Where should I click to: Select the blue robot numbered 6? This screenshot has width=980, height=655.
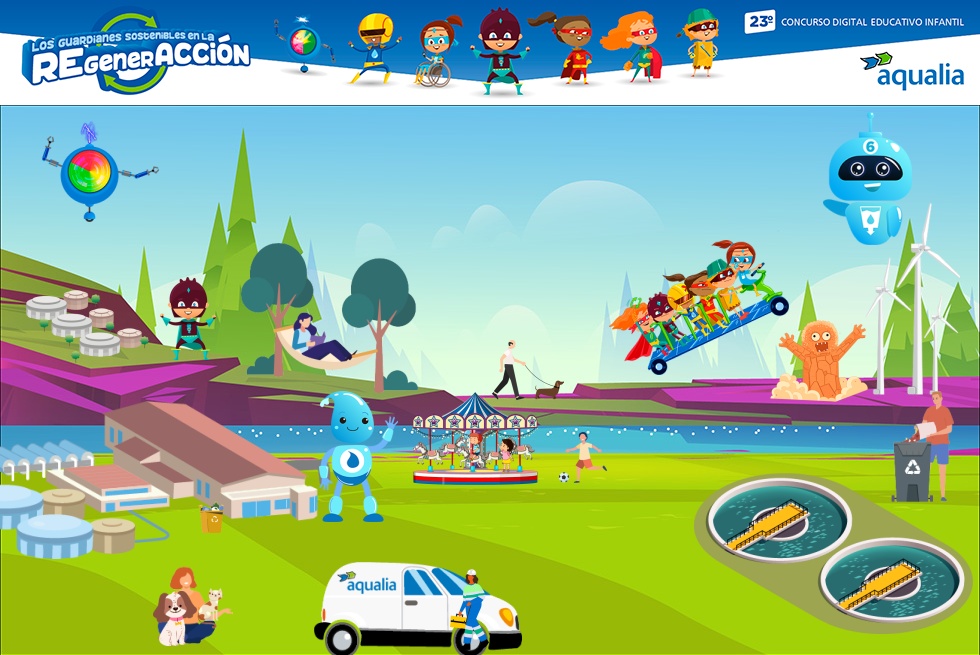coord(868,178)
